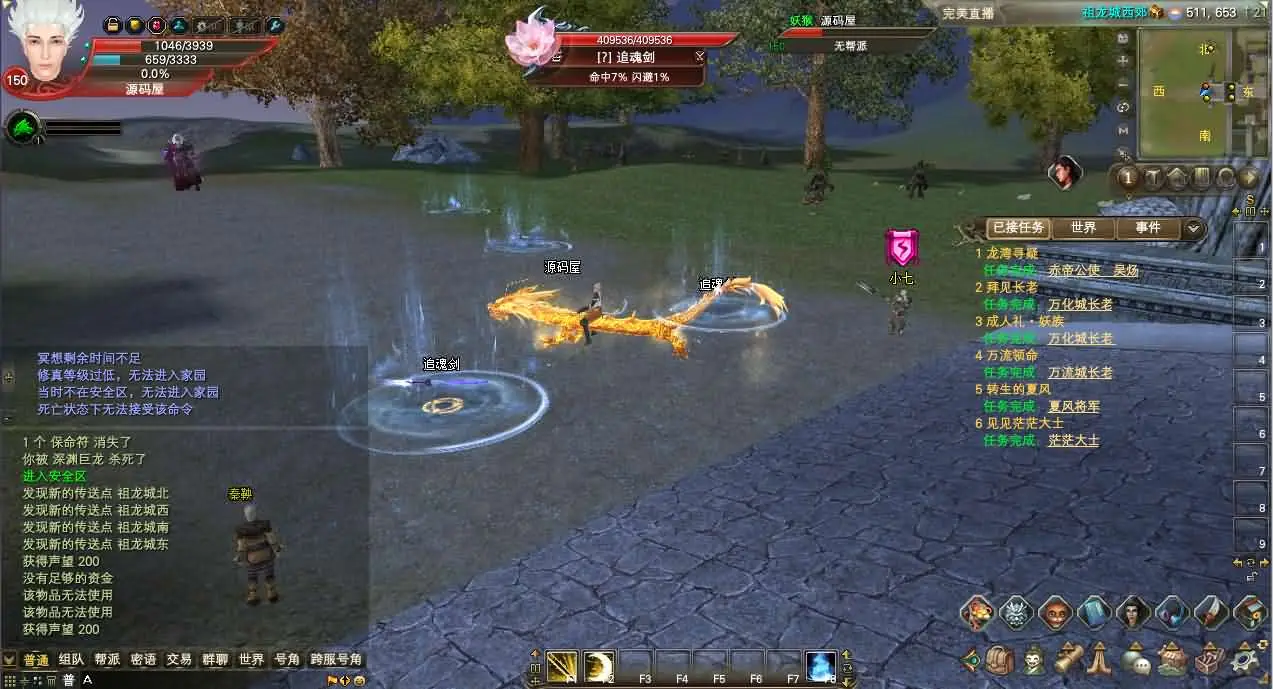Select the 交易 trade chat tab

[179, 660]
